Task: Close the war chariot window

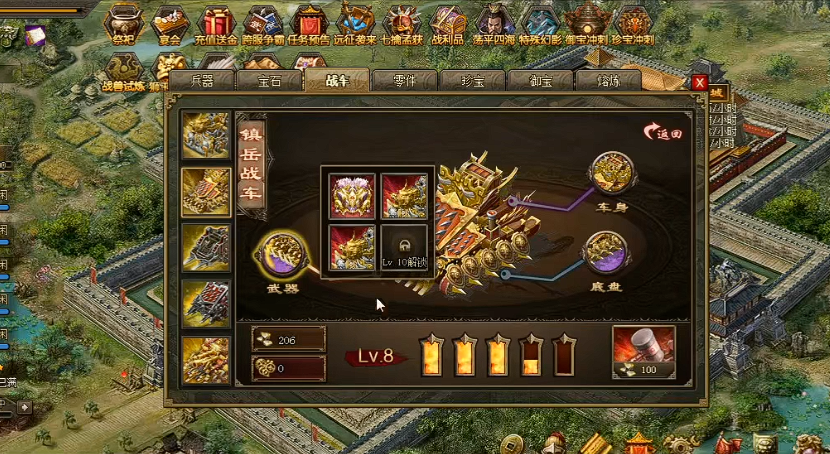Action: [700, 82]
